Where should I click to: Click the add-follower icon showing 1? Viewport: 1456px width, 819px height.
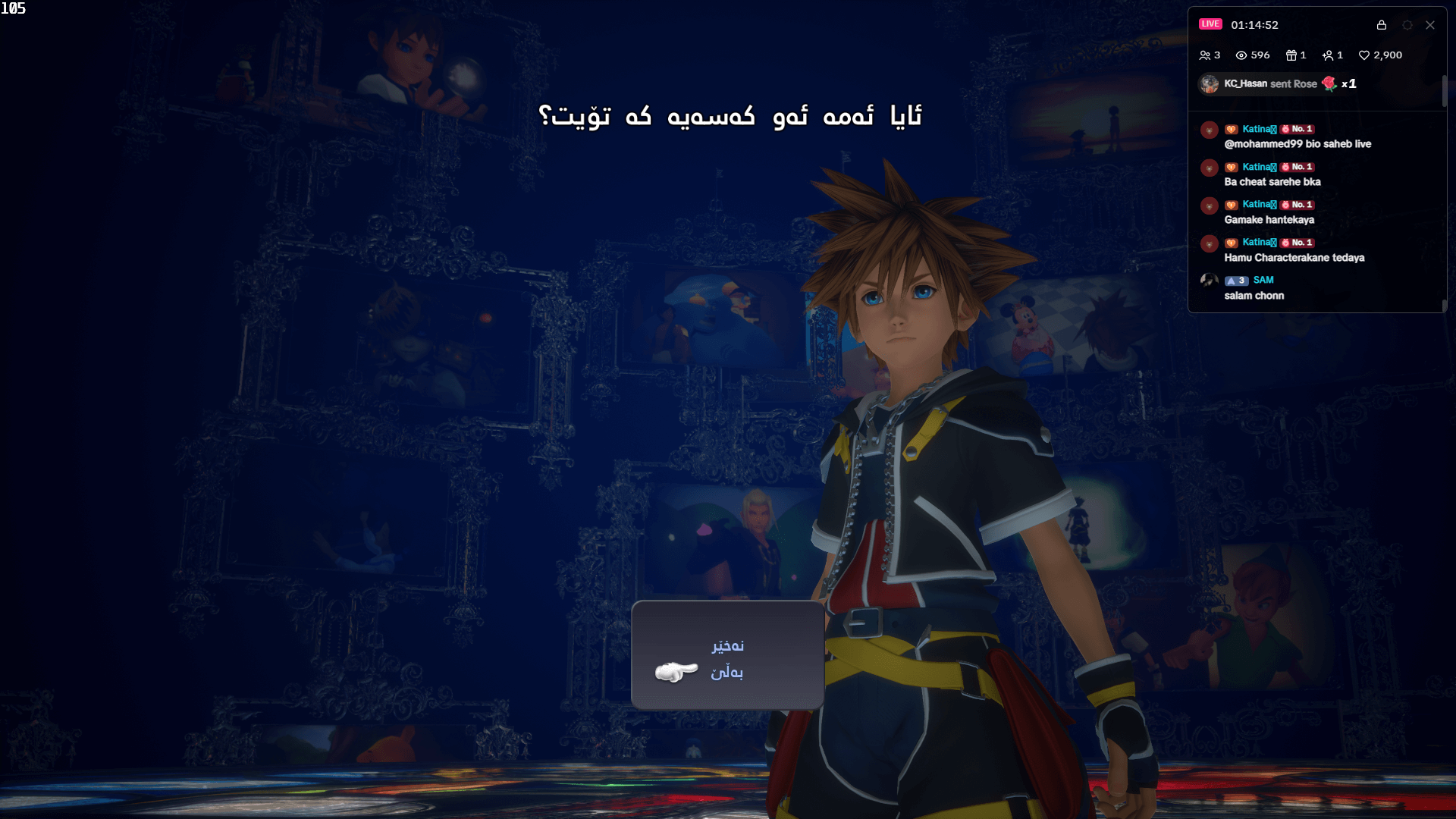1329,55
